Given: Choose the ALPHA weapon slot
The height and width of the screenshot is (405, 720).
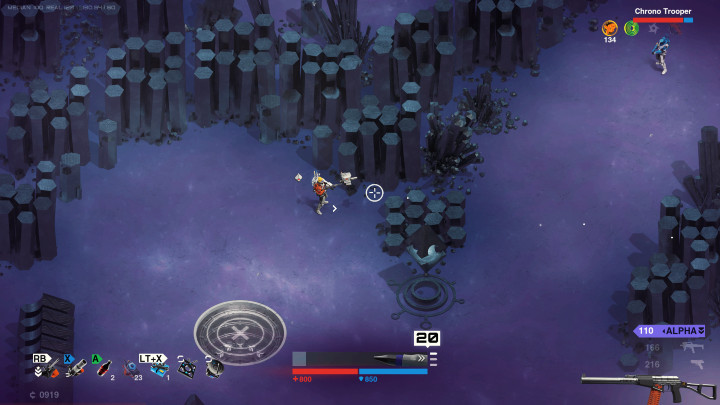Looking at the screenshot, I should click(671, 330).
